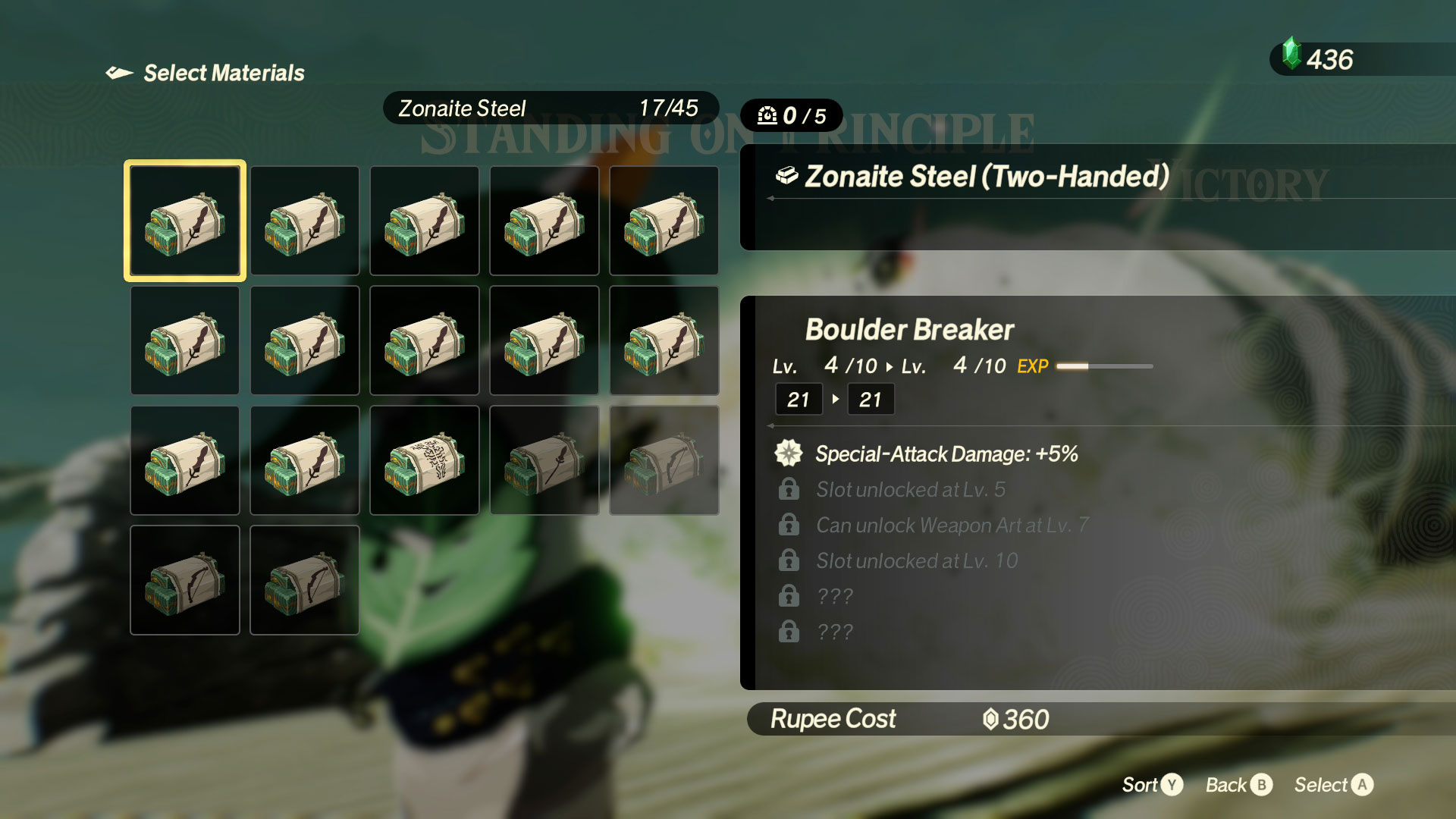Select the gold-highlighted Zonaite Steel bundle
The image size is (1456, 819).
point(185,221)
